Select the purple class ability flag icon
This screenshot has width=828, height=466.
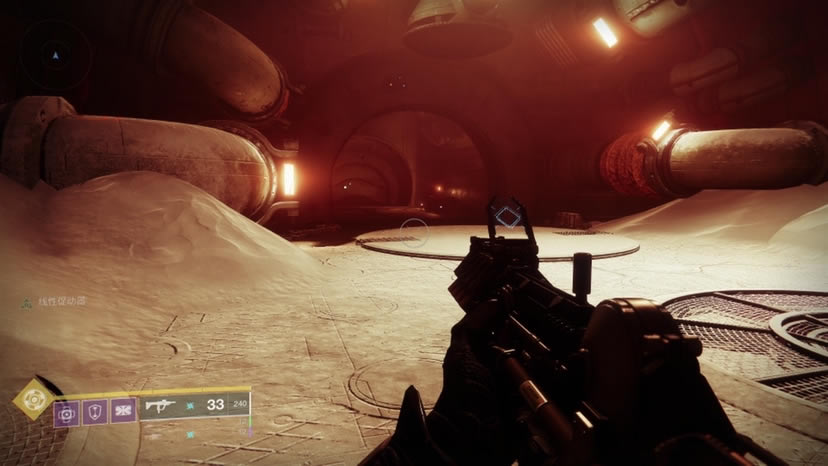coord(123,411)
